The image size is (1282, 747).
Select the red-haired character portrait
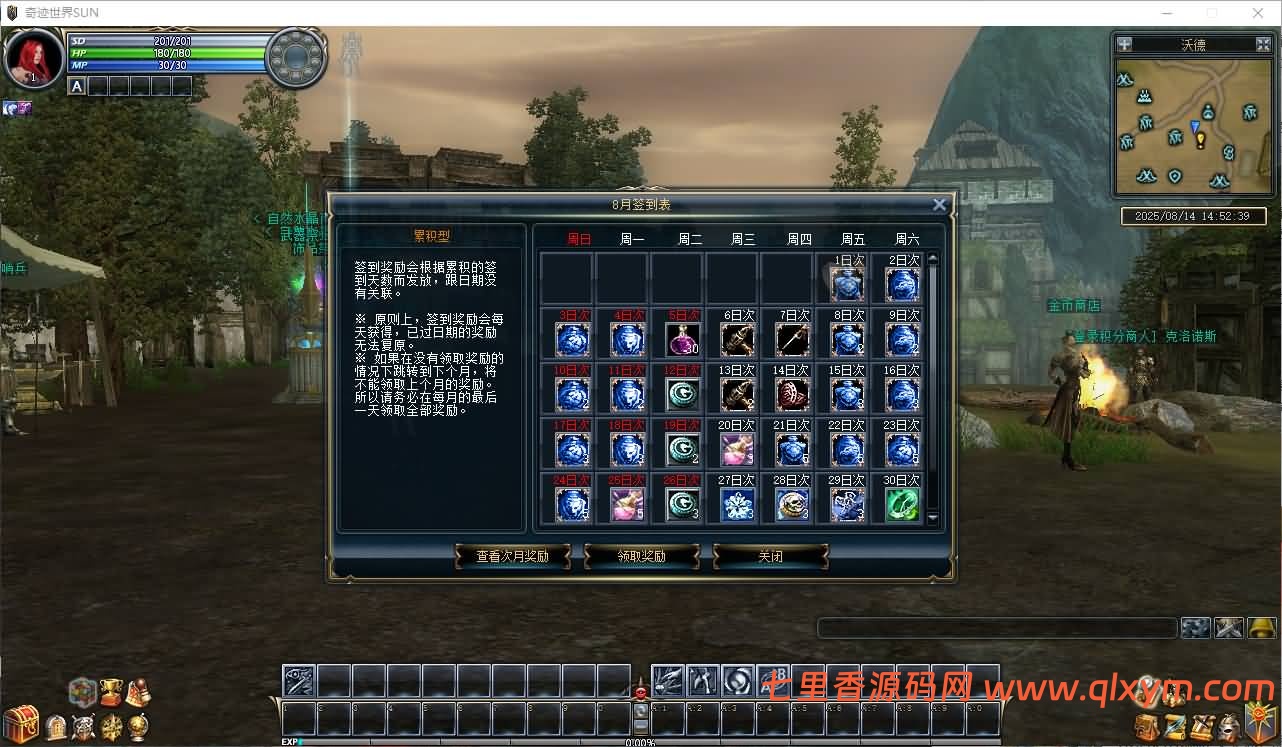(33, 57)
